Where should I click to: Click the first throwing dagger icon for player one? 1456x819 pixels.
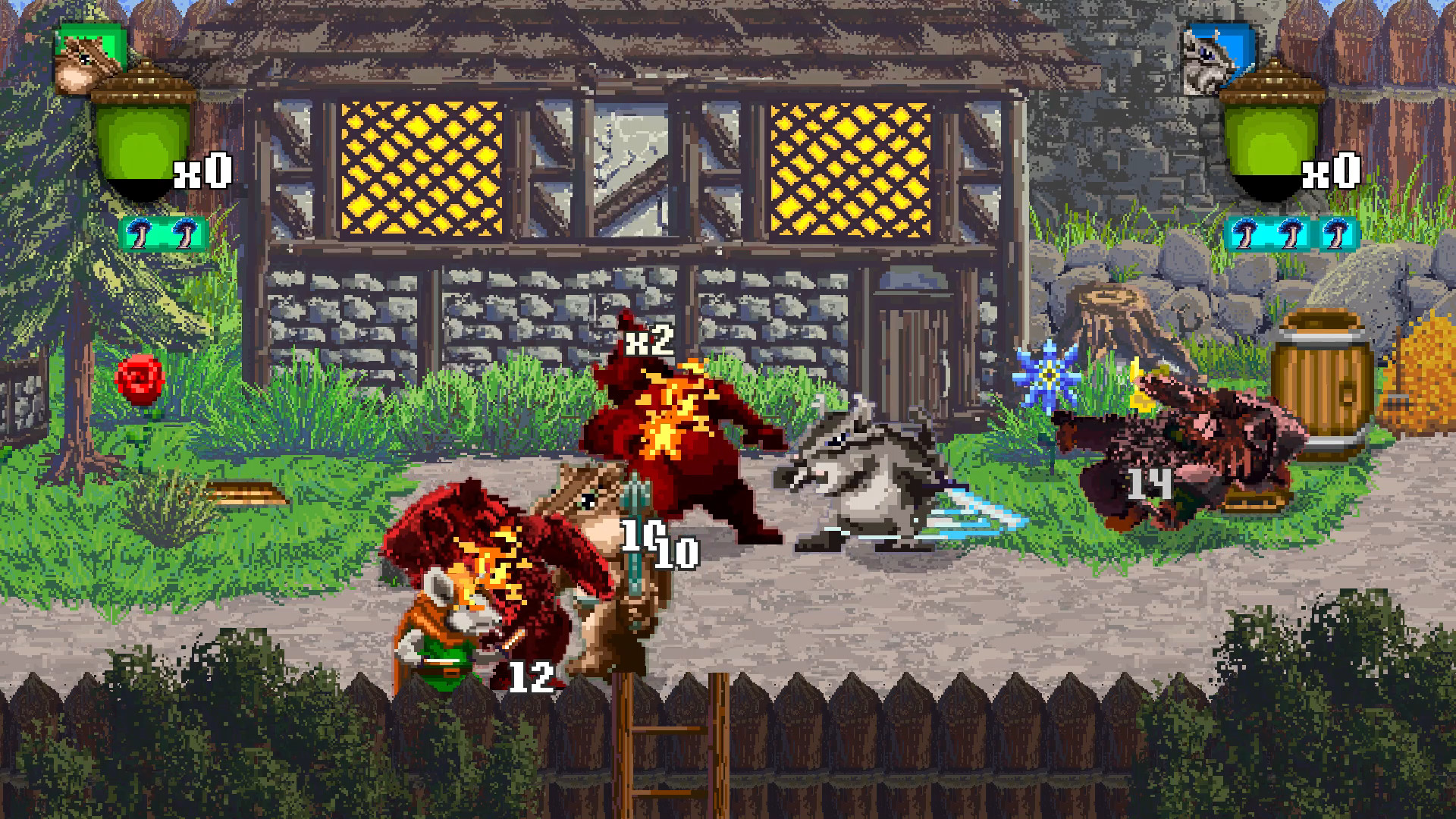coord(139,234)
